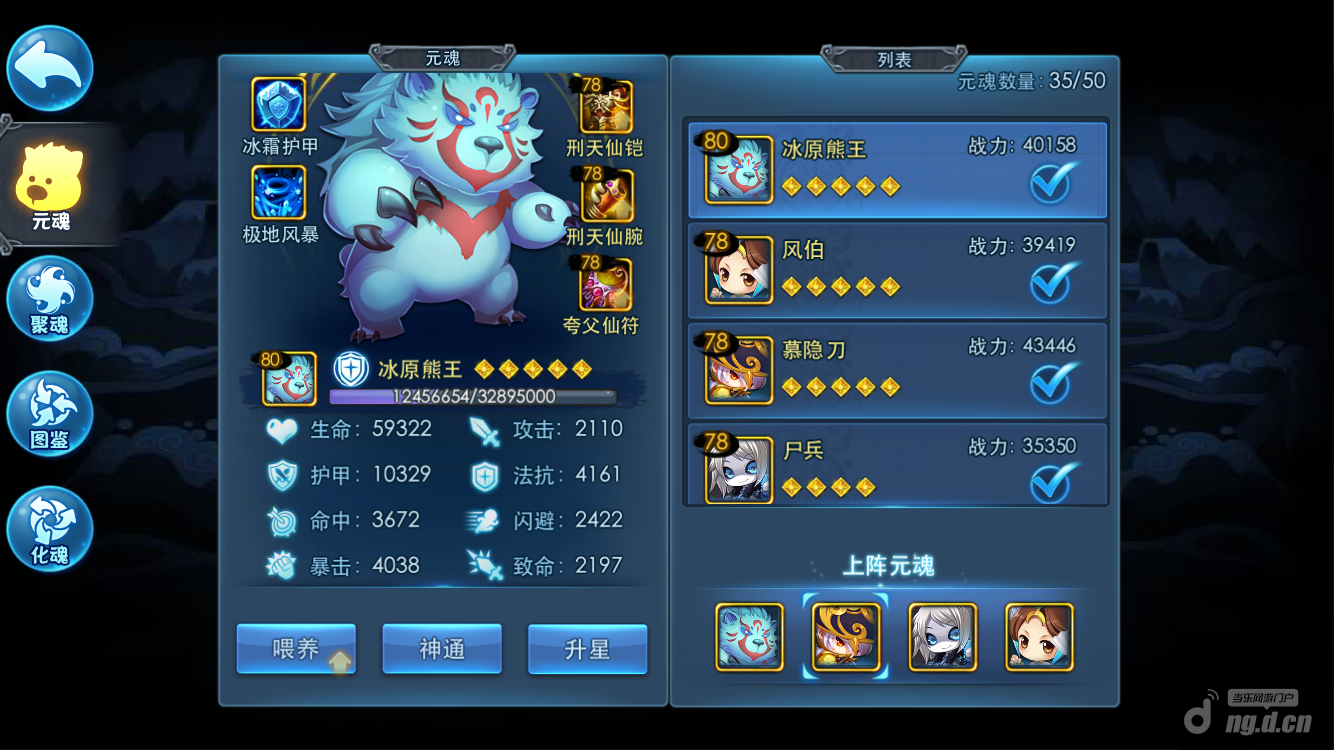Go back with the blue arrow button

(x=50, y=68)
